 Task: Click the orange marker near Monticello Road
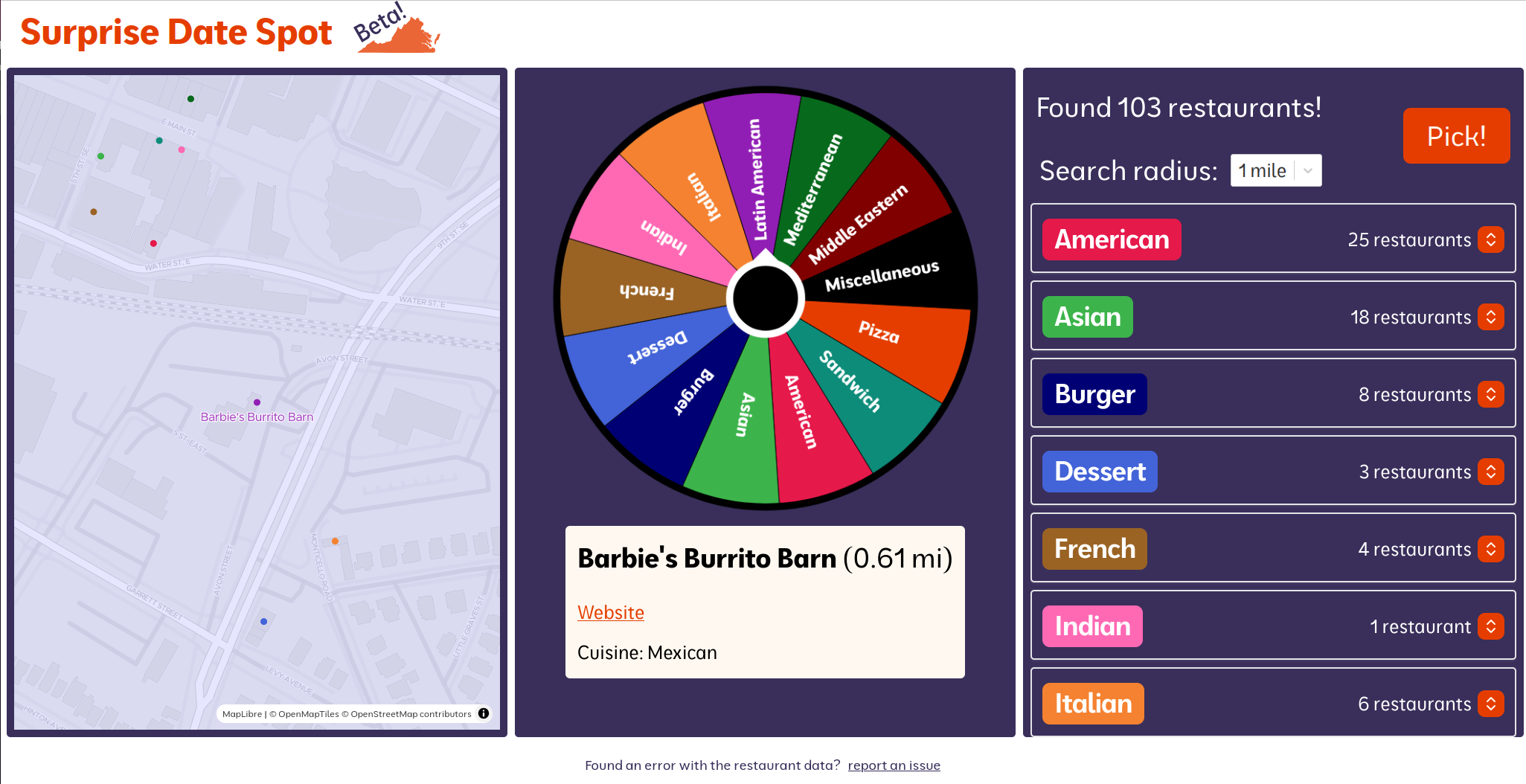click(x=334, y=541)
